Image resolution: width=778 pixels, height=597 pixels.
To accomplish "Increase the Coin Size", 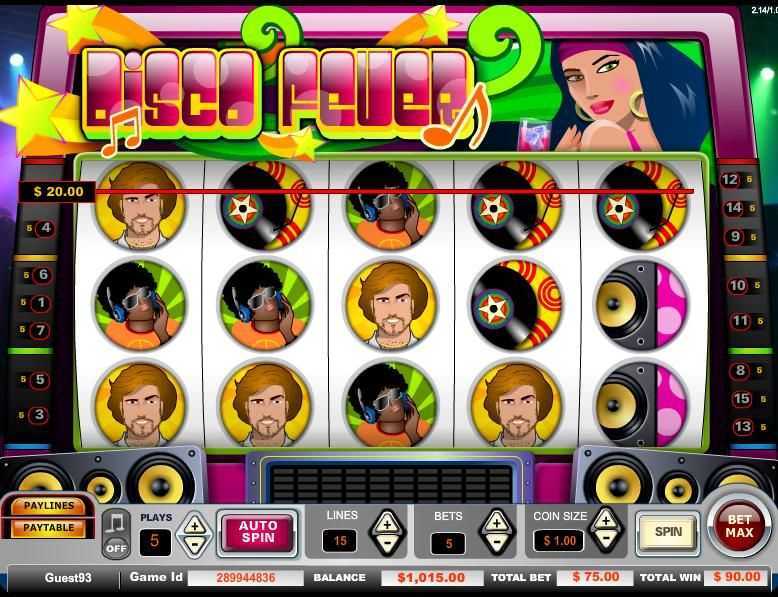I will (x=604, y=519).
